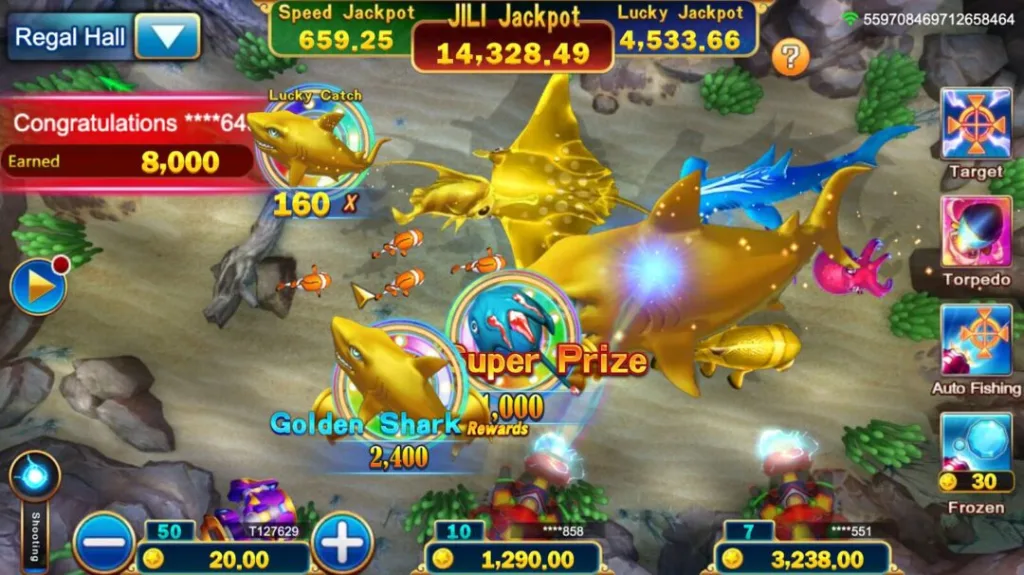Activate the Target skill

pyautogui.click(x=975, y=124)
